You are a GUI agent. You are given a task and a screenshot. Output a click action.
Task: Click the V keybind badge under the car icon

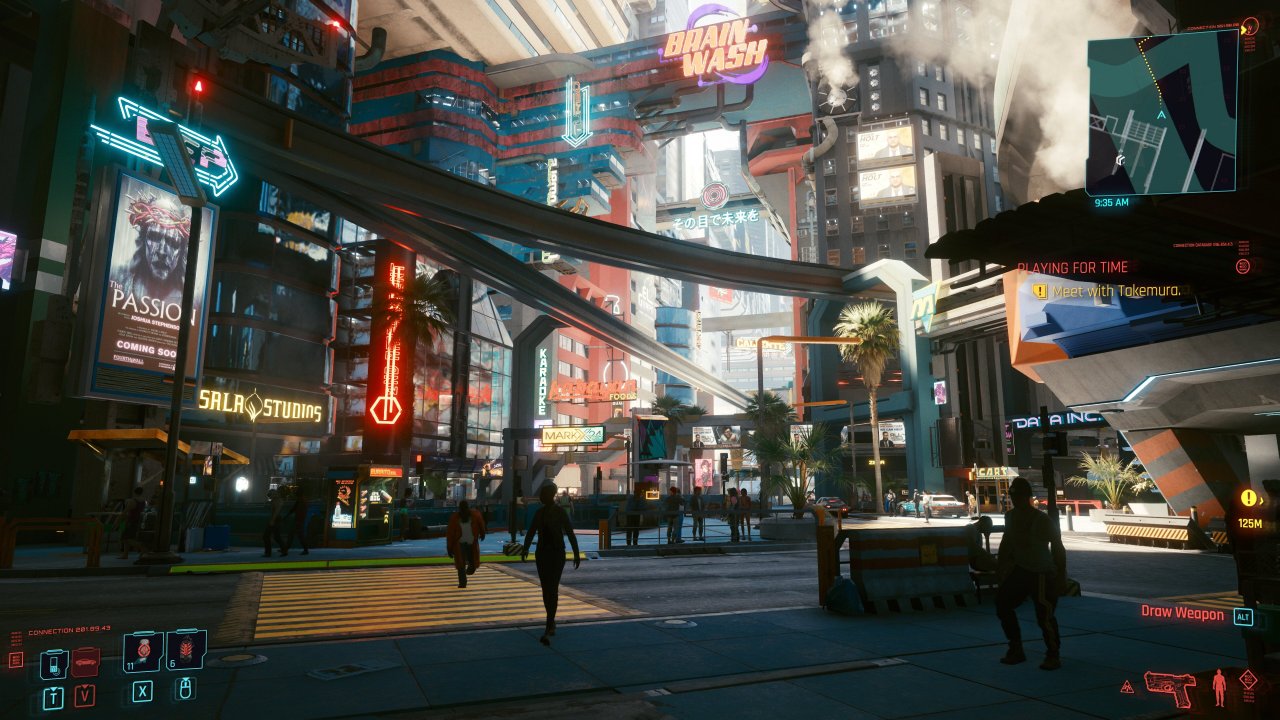pos(84,696)
